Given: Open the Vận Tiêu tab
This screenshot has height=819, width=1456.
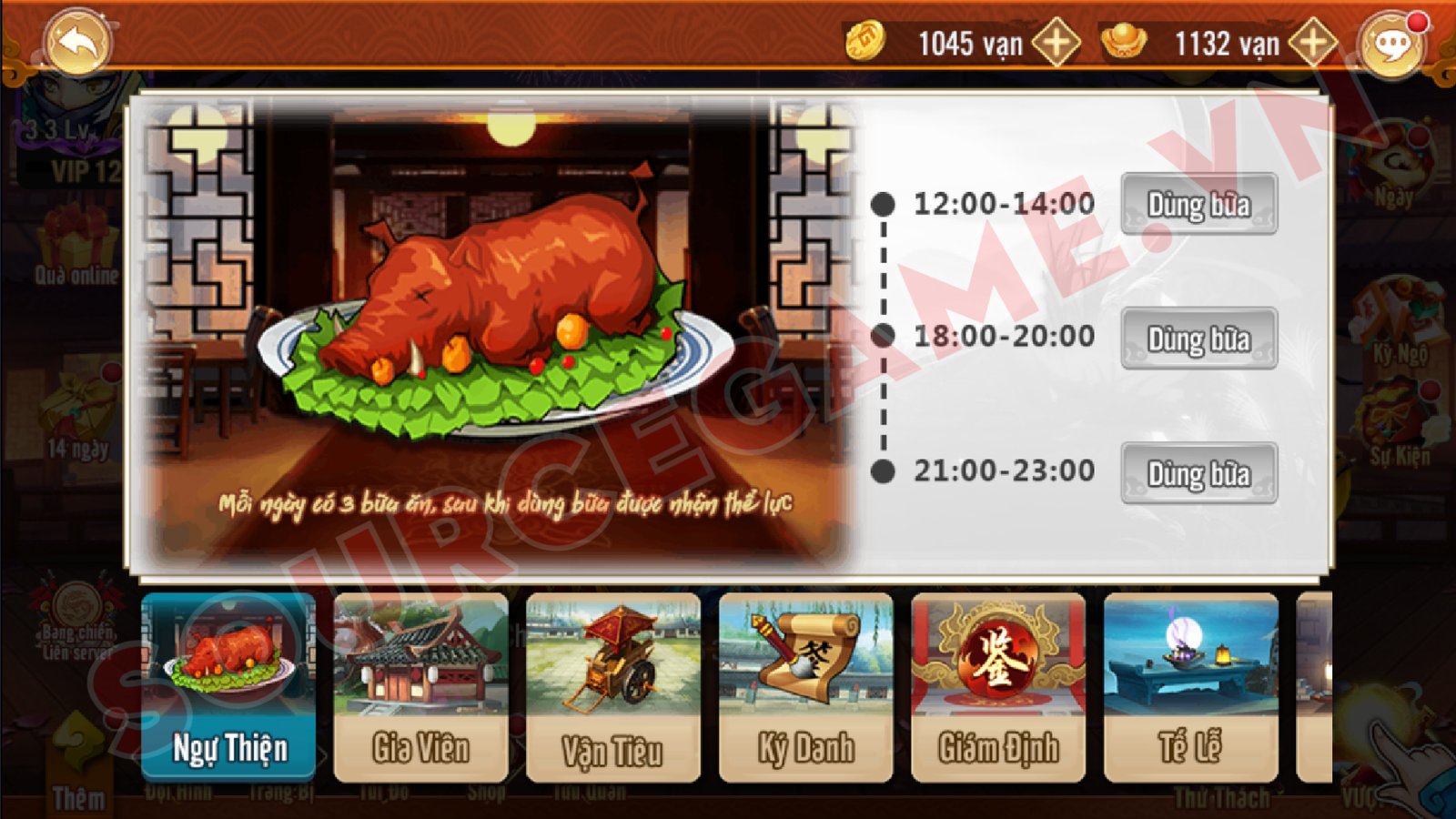Looking at the screenshot, I should (613, 687).
